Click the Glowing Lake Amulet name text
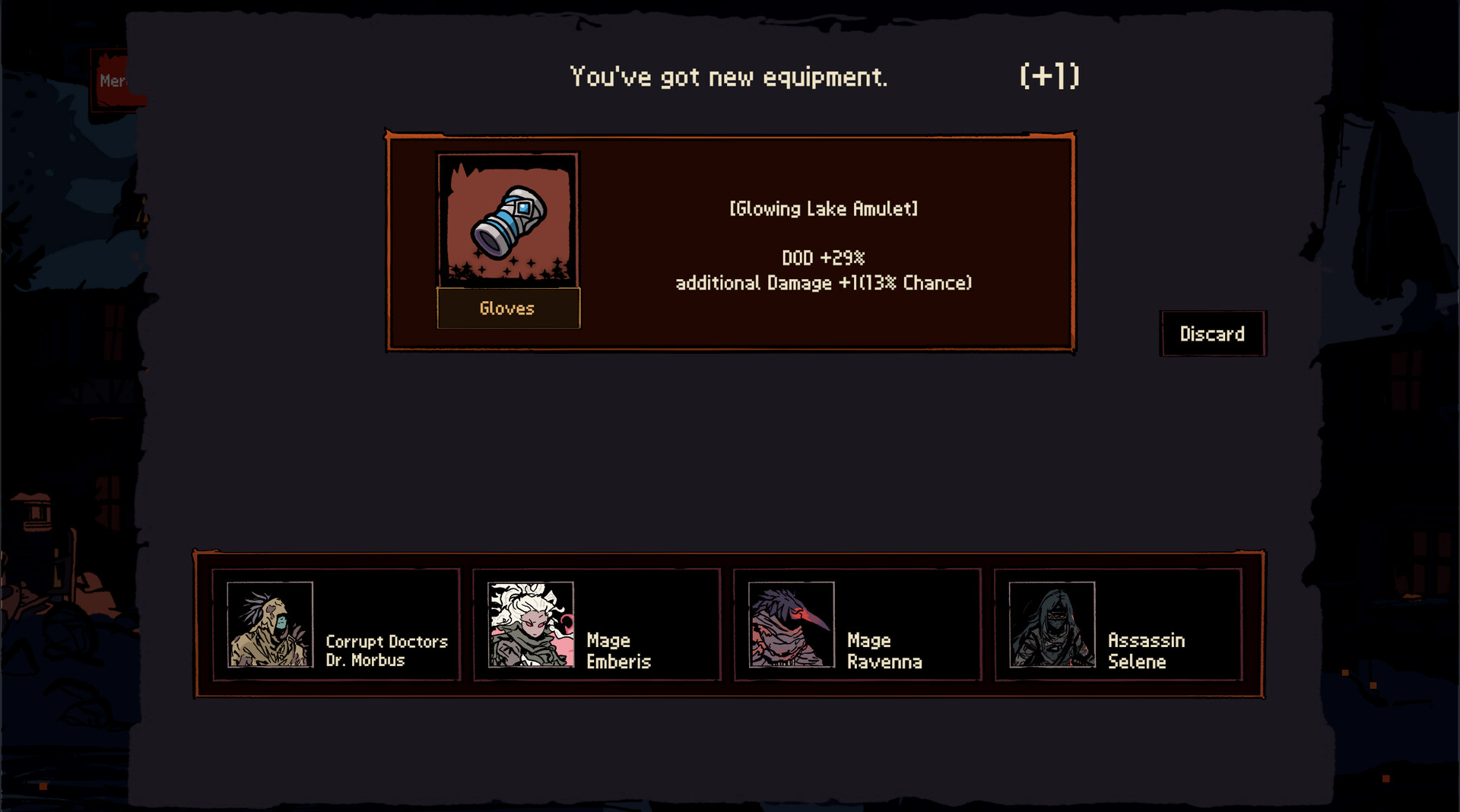The image size is (1460, 812). 824,208
